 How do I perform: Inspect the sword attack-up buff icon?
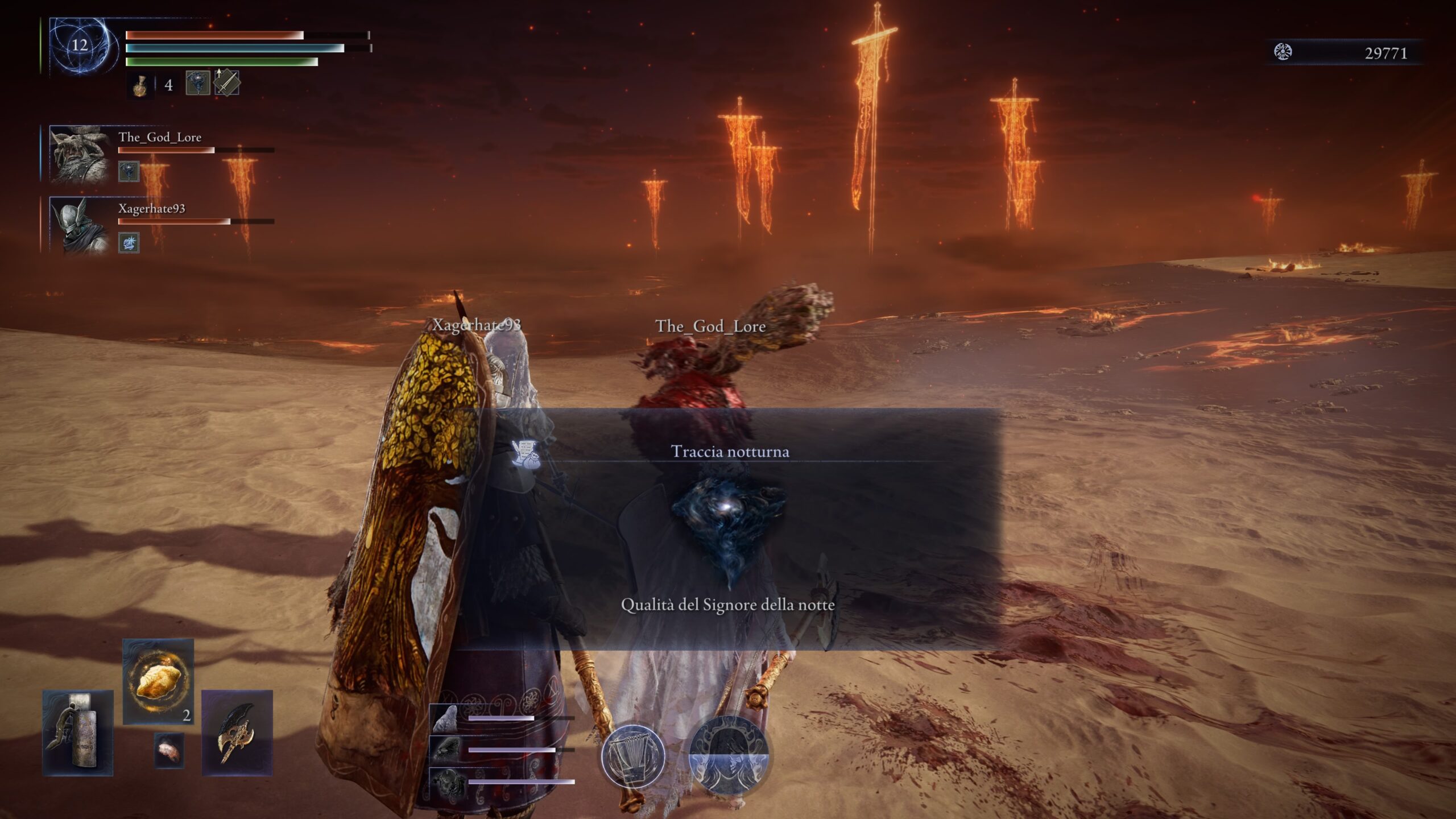(x=226, y=83)
